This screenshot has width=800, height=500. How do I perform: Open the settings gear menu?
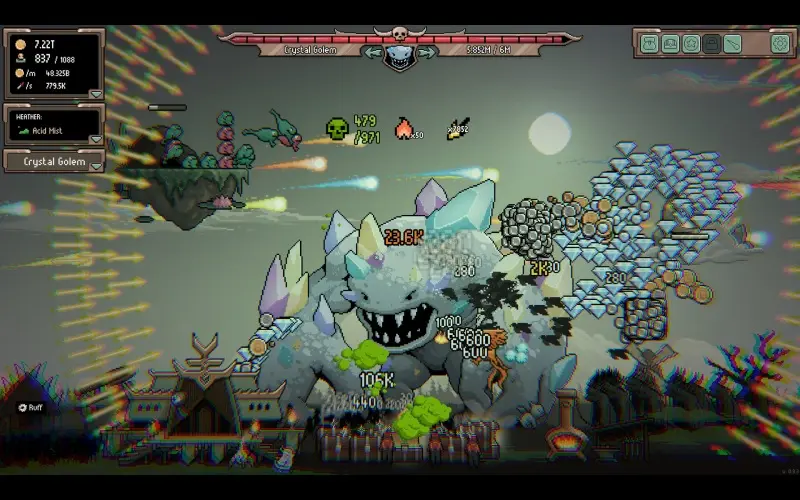pyautogui.click(x=780, y=43)
